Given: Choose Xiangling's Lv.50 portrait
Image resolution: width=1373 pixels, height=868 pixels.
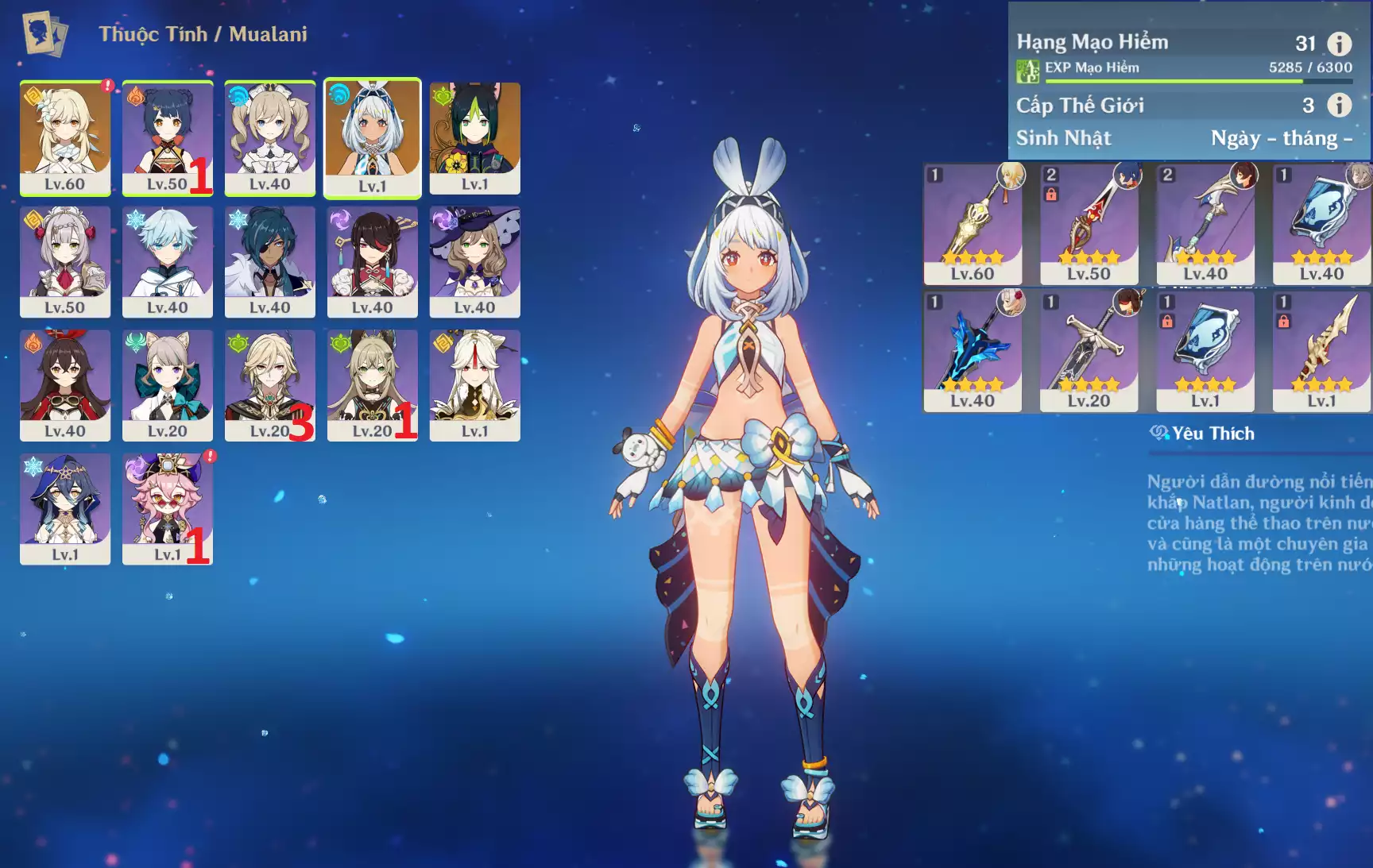Looking at the screenshot, I should pos(167,137).
